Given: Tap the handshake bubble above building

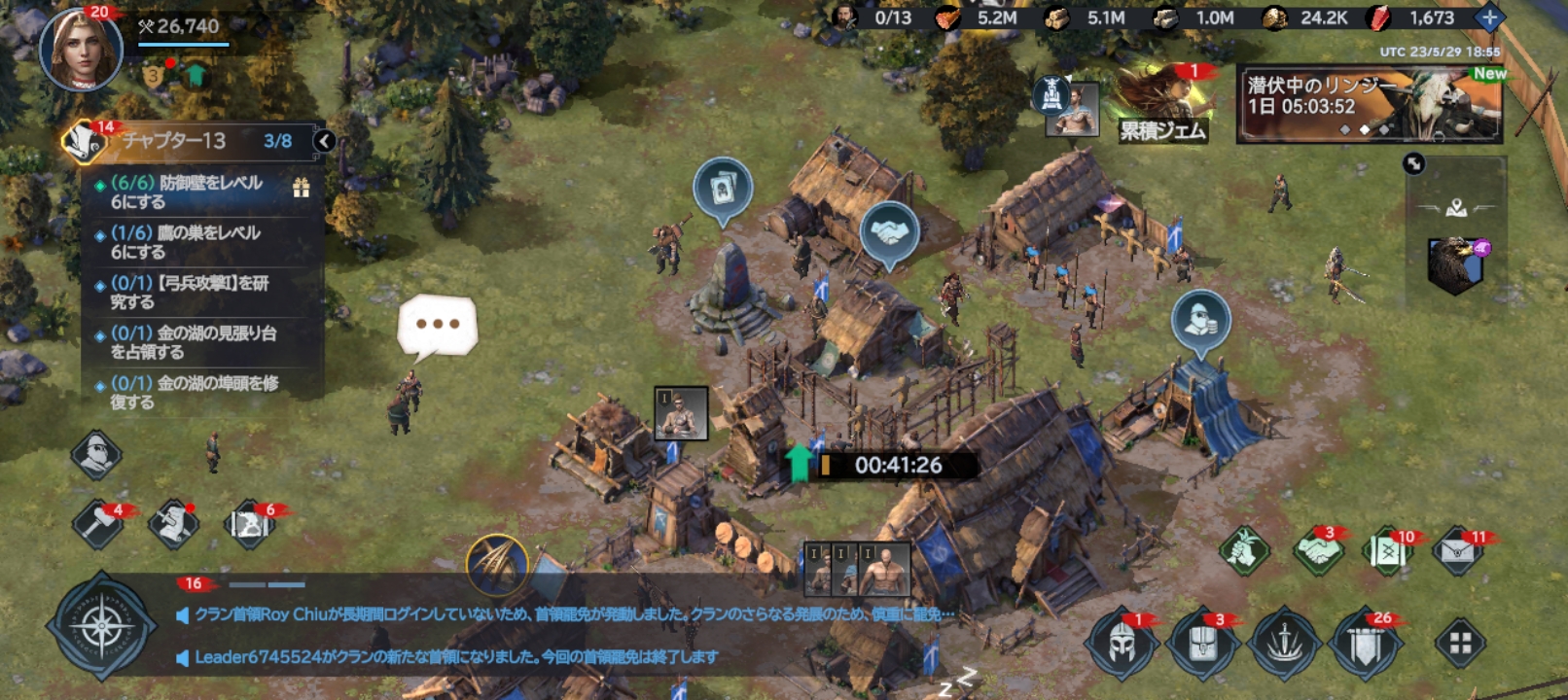Looking at the screenshot, I should [889, 233].
